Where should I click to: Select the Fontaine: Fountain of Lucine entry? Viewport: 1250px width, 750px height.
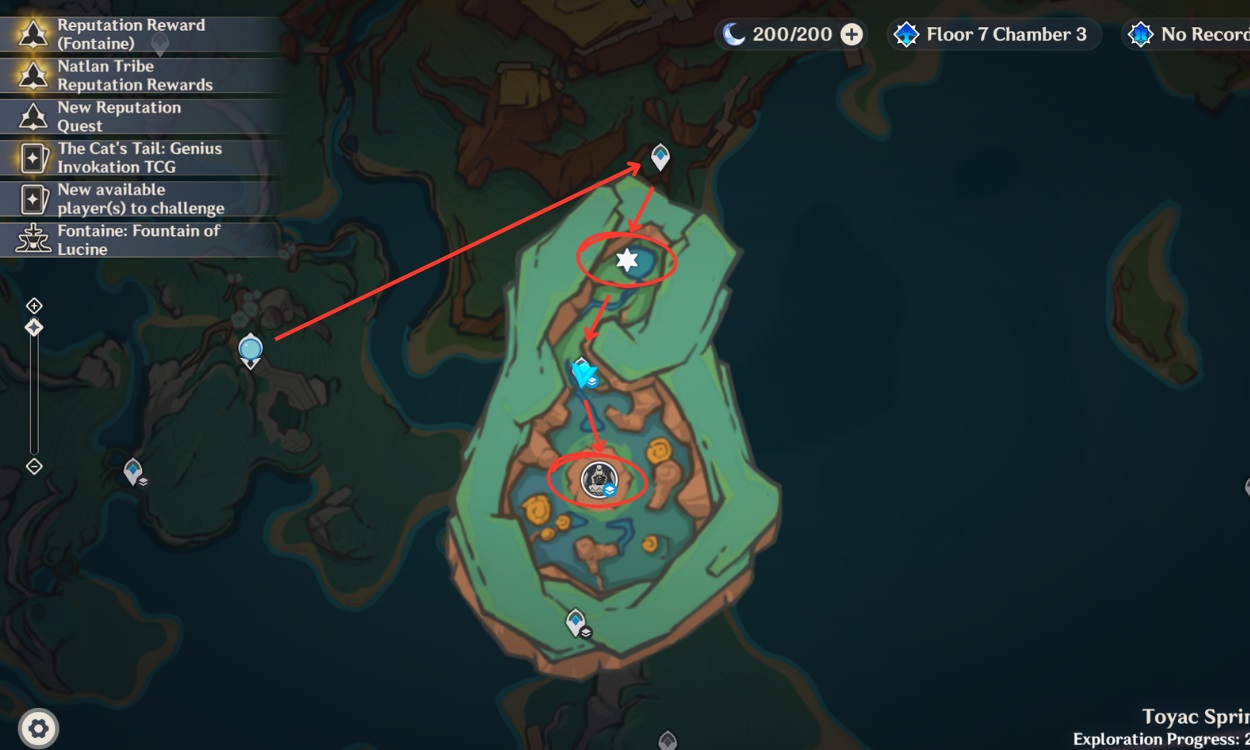point(137,239)
